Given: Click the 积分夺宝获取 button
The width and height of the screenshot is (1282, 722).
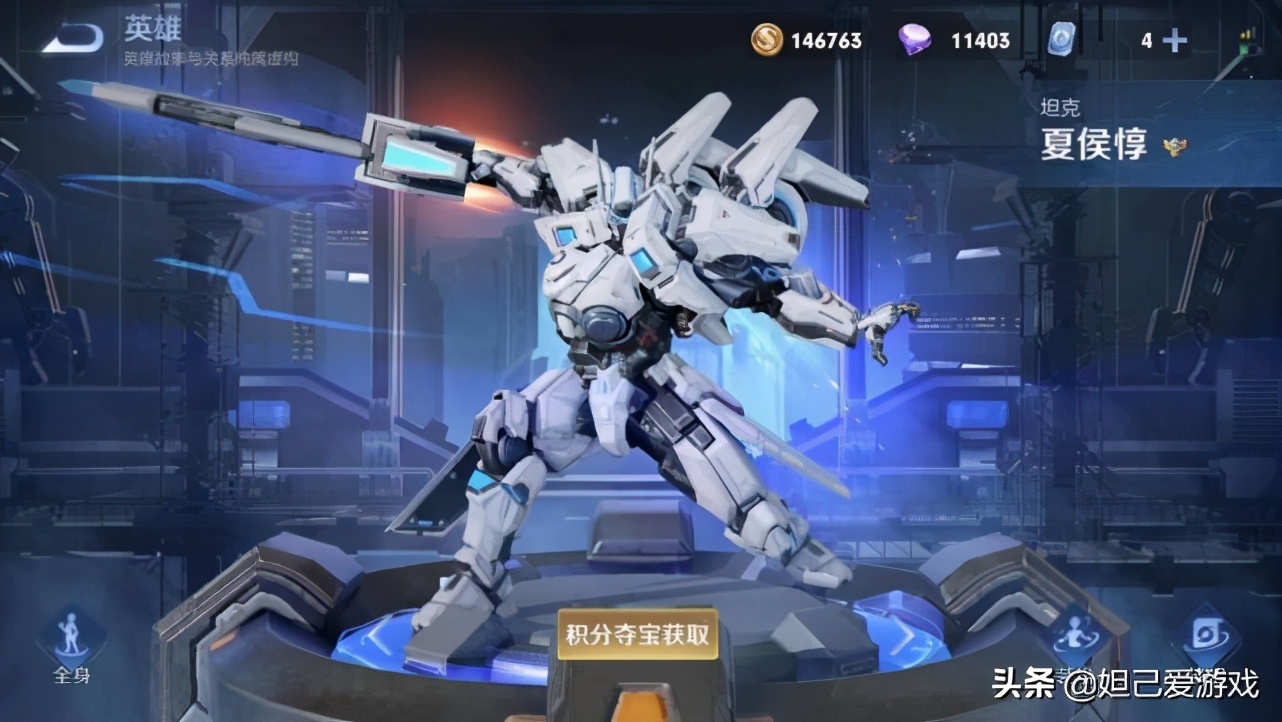Looking at the screenshot, I should [638, 634].
